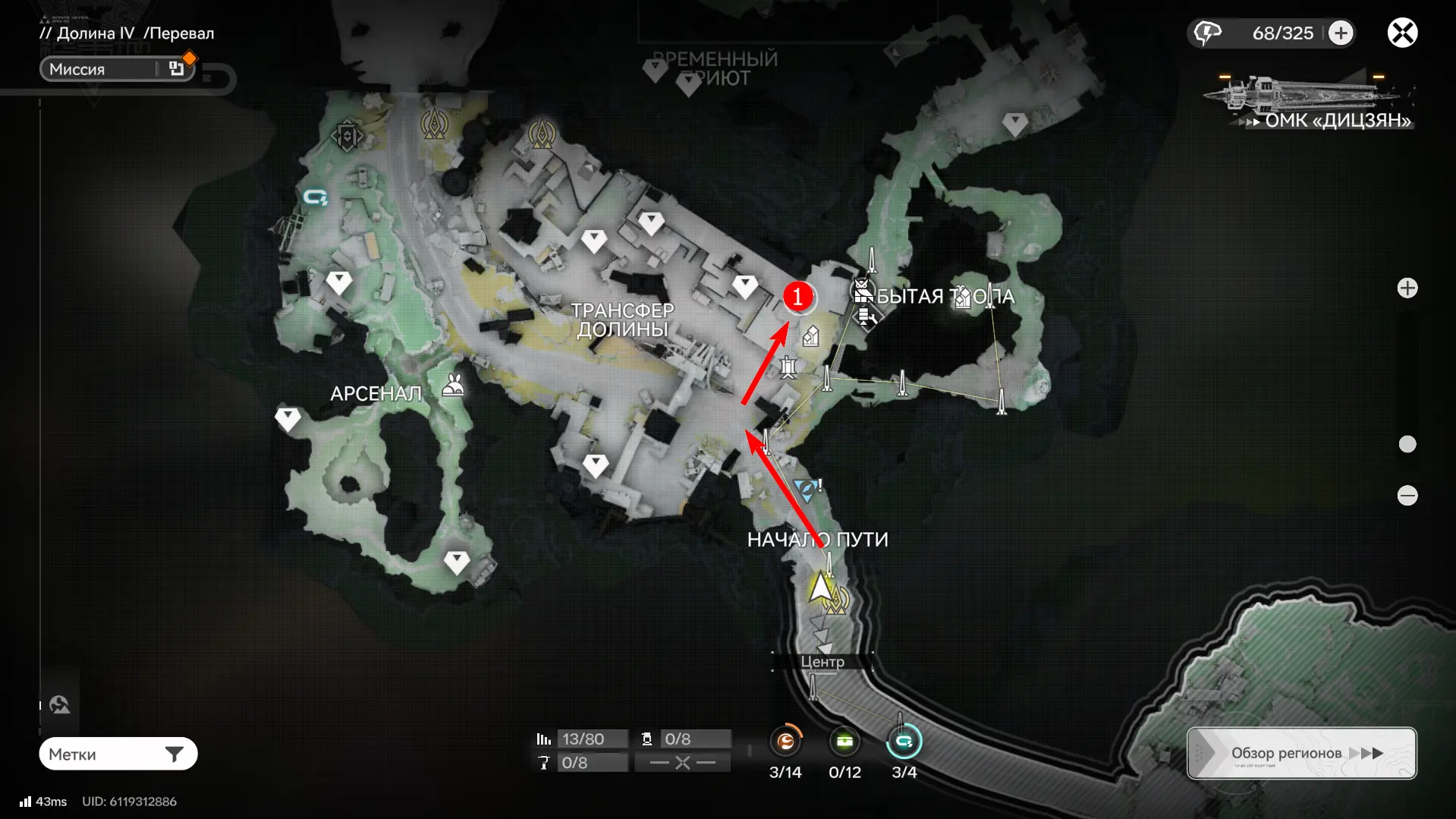Close the map with the X button
Image resolution: width=1456 pixels, height=819 pixels.
1402,33
